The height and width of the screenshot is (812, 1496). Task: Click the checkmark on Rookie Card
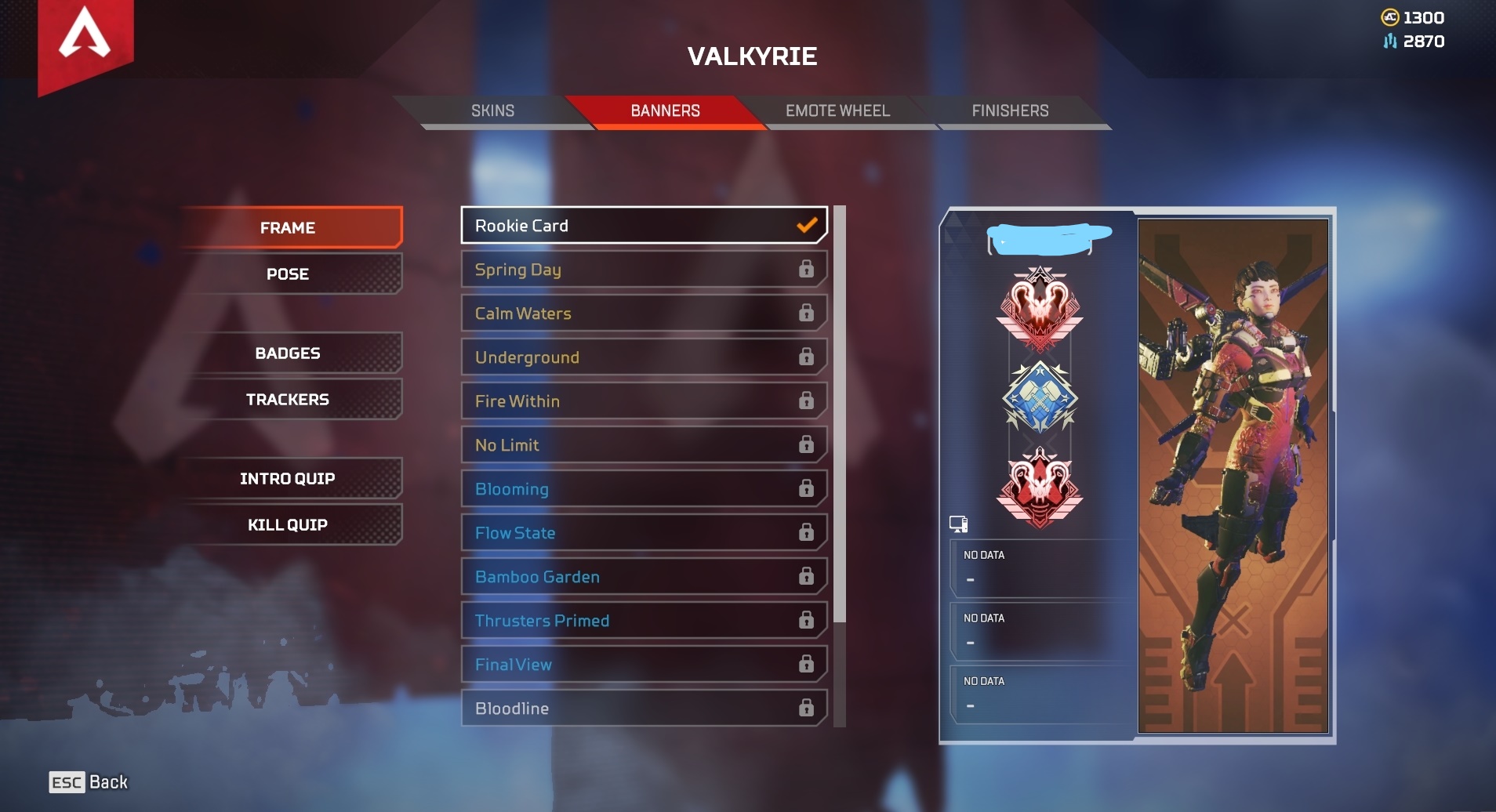pos(807,225)
